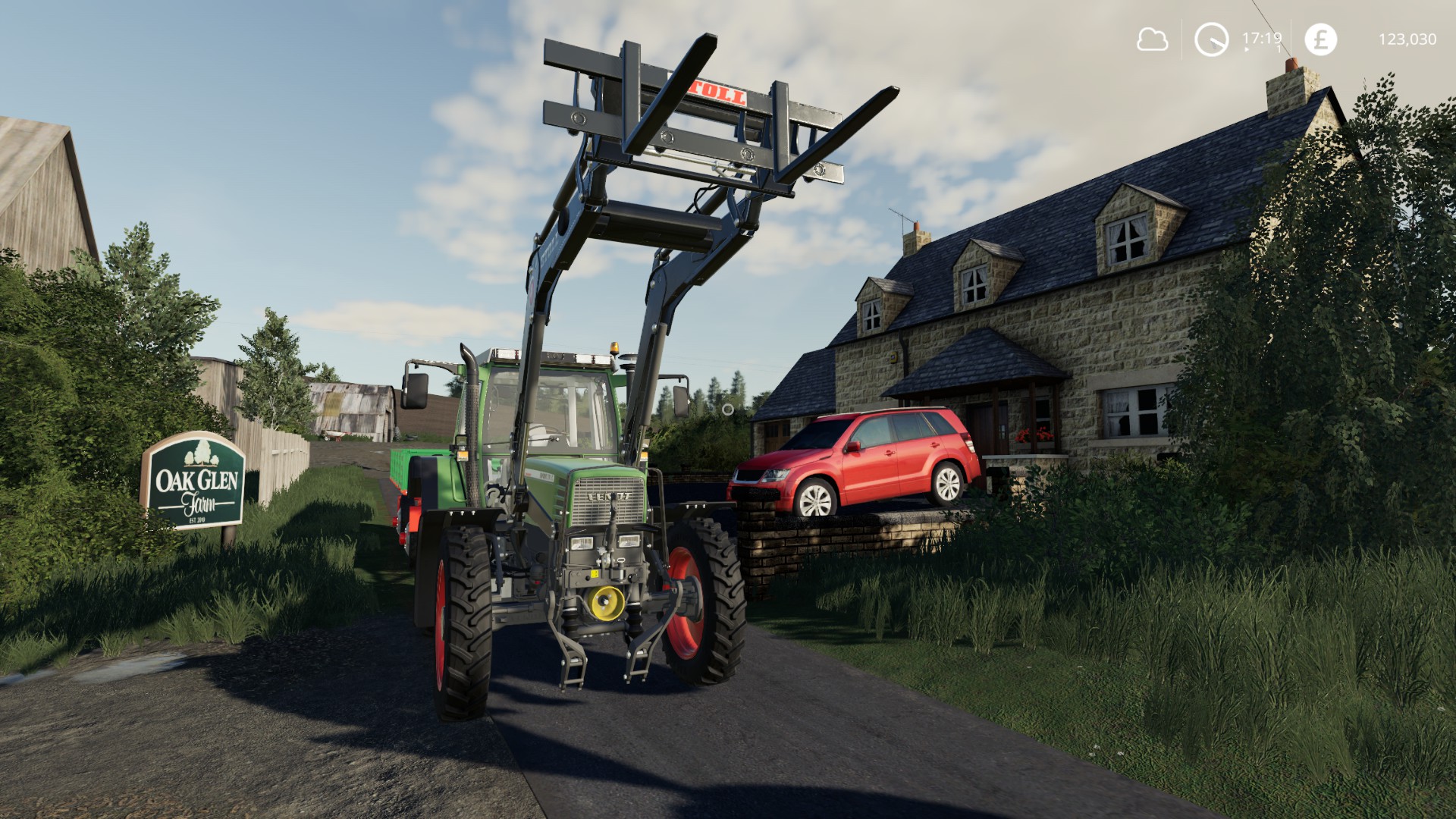Screen dimensions: 1456x819
Task: Select the clock icon in the HUD
Action: [x=1211, y=39]
